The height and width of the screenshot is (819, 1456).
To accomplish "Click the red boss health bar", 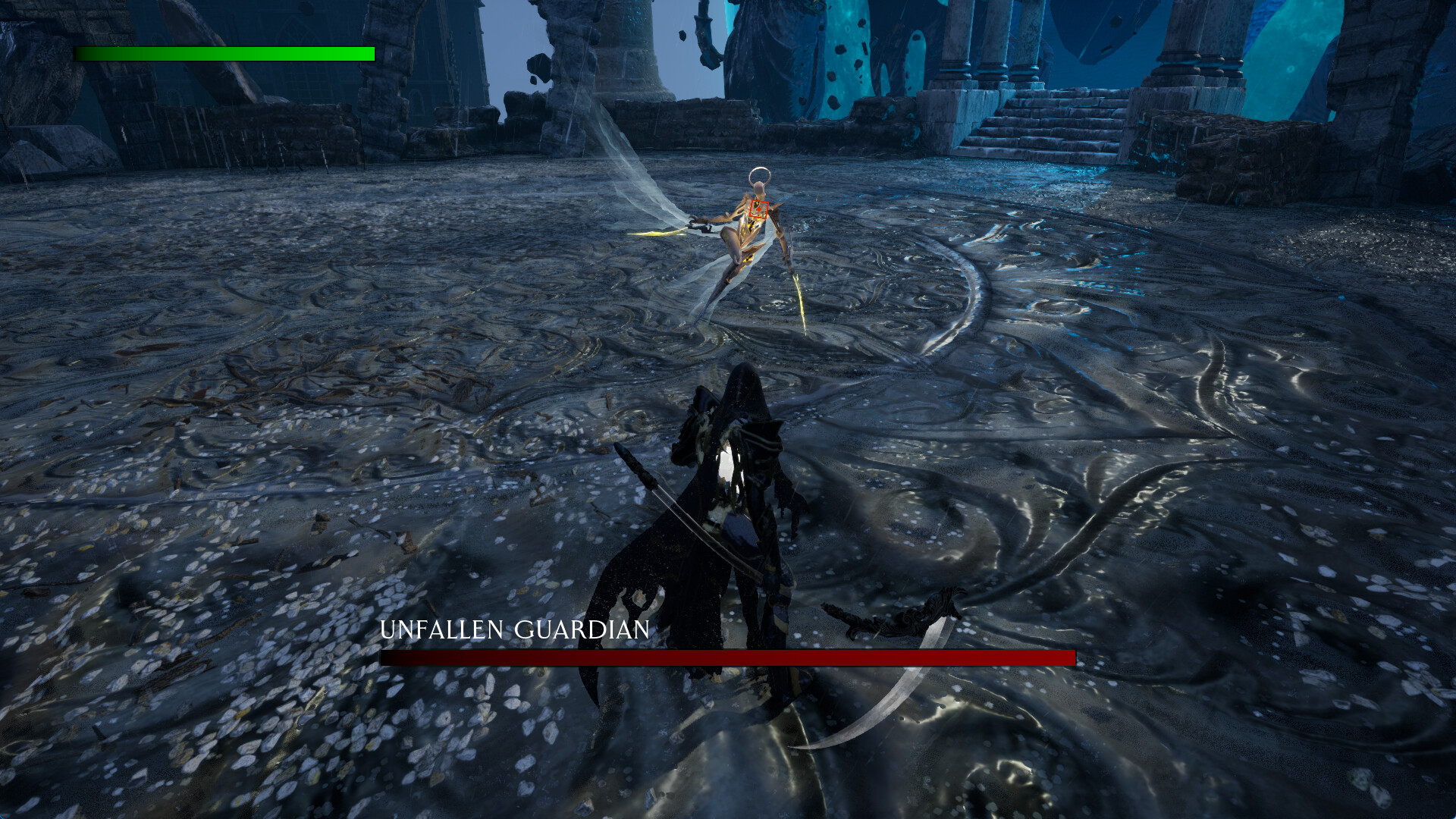I will click(x=728, y=658).
